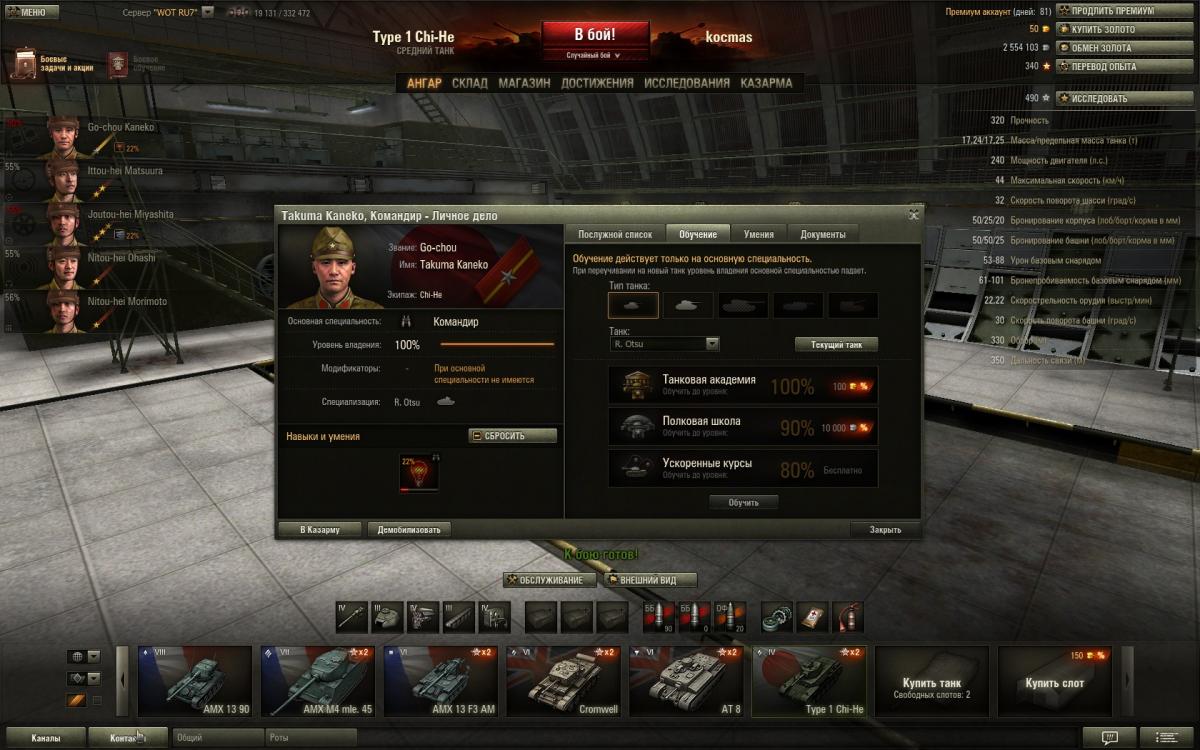Click the Текущий танк button

(836, 344)
